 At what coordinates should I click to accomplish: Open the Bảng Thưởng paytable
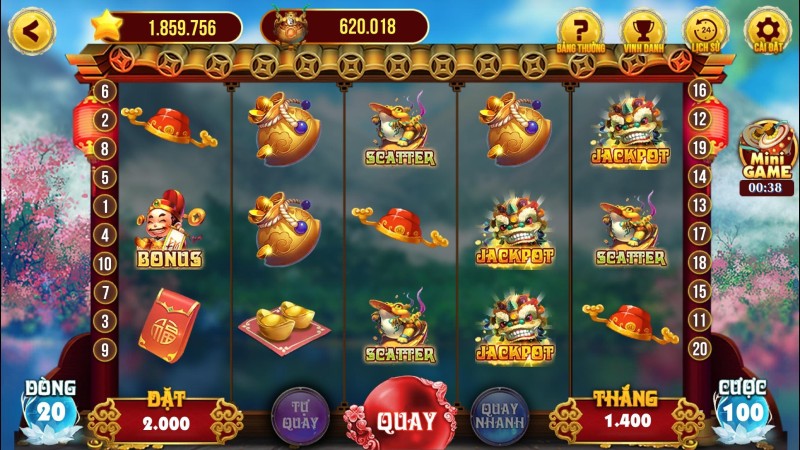point(581,30)
